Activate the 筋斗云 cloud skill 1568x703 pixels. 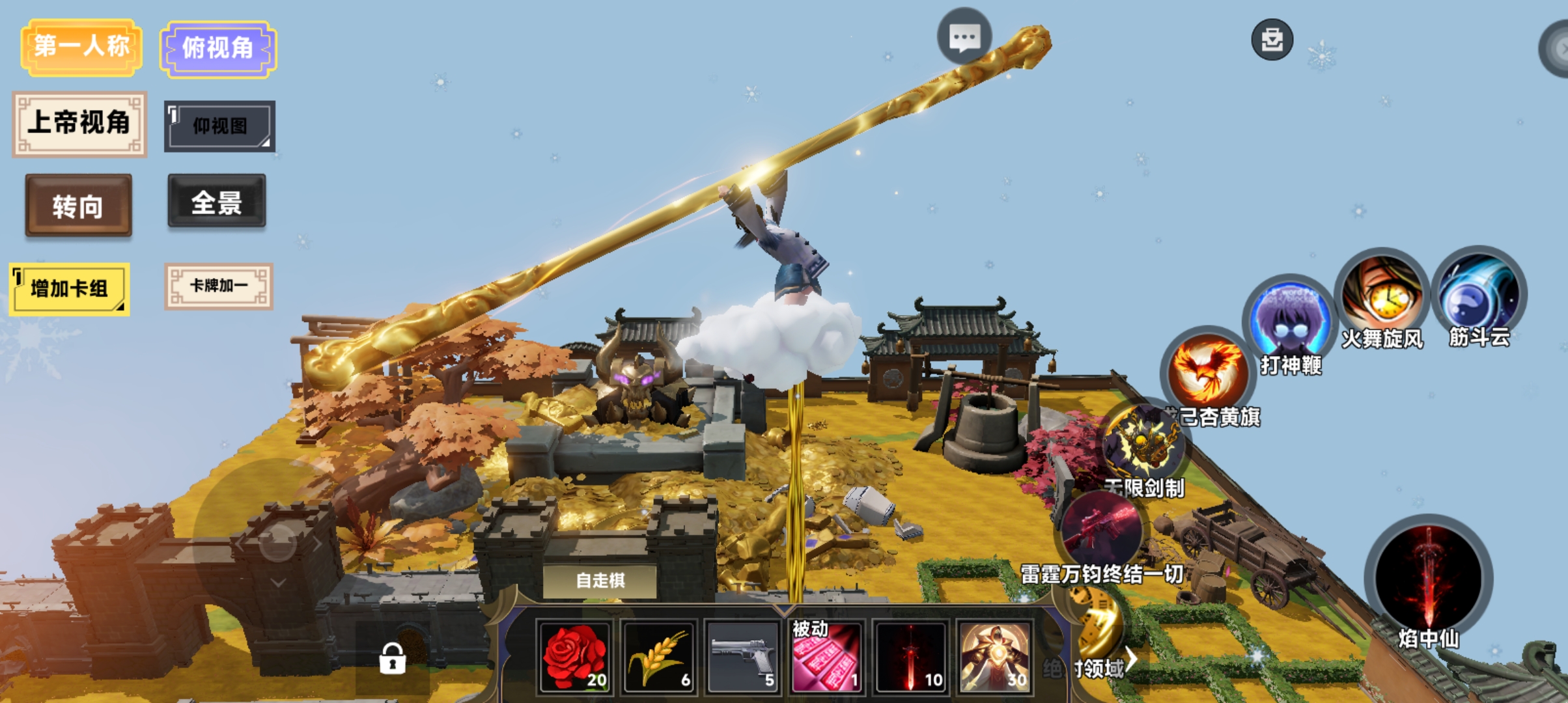1479,293
